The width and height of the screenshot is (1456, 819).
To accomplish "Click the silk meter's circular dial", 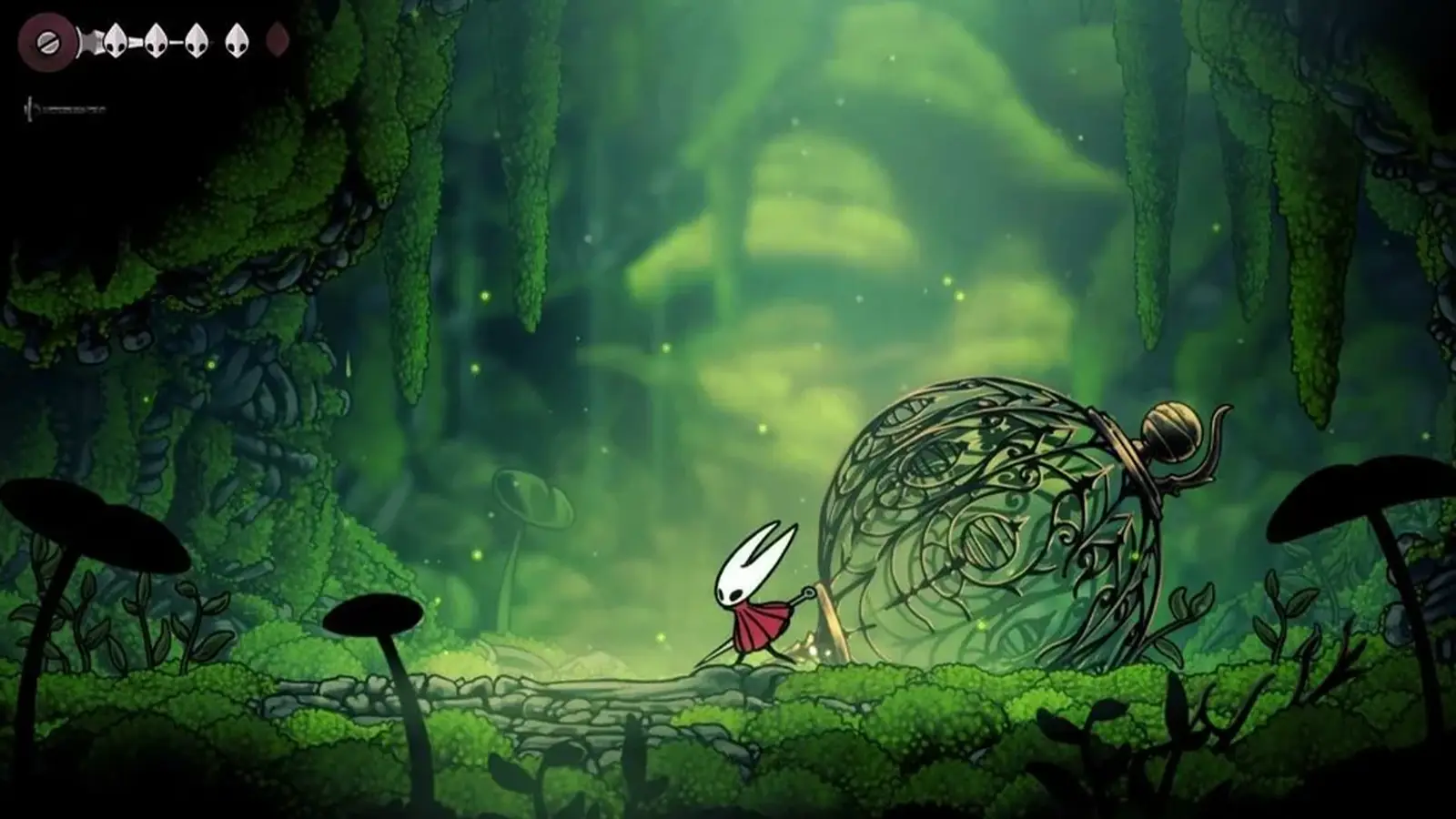I will click(48, 44).
